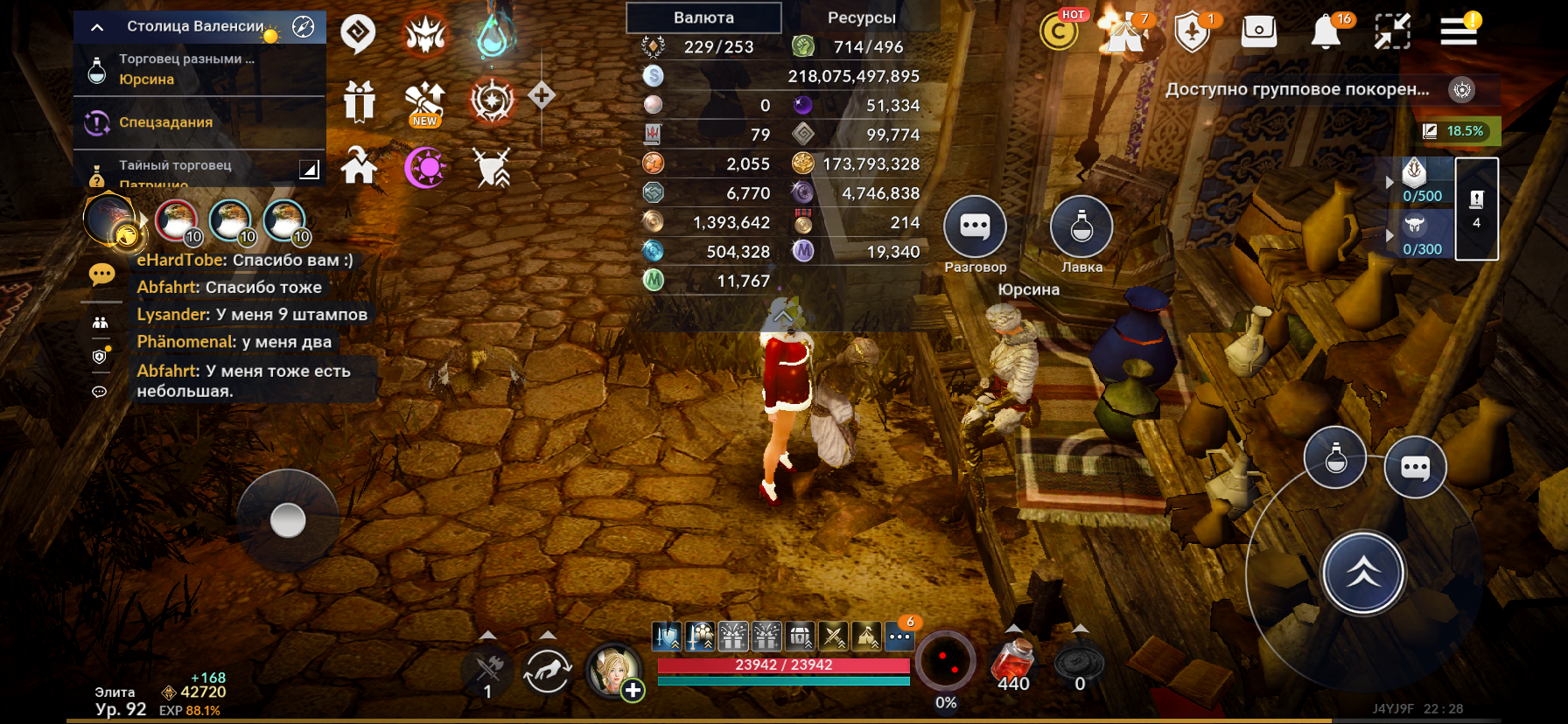1568x724 pixels.
Task: Open Юрсина's Лавка shop
Action: (x=1081, y=227)
